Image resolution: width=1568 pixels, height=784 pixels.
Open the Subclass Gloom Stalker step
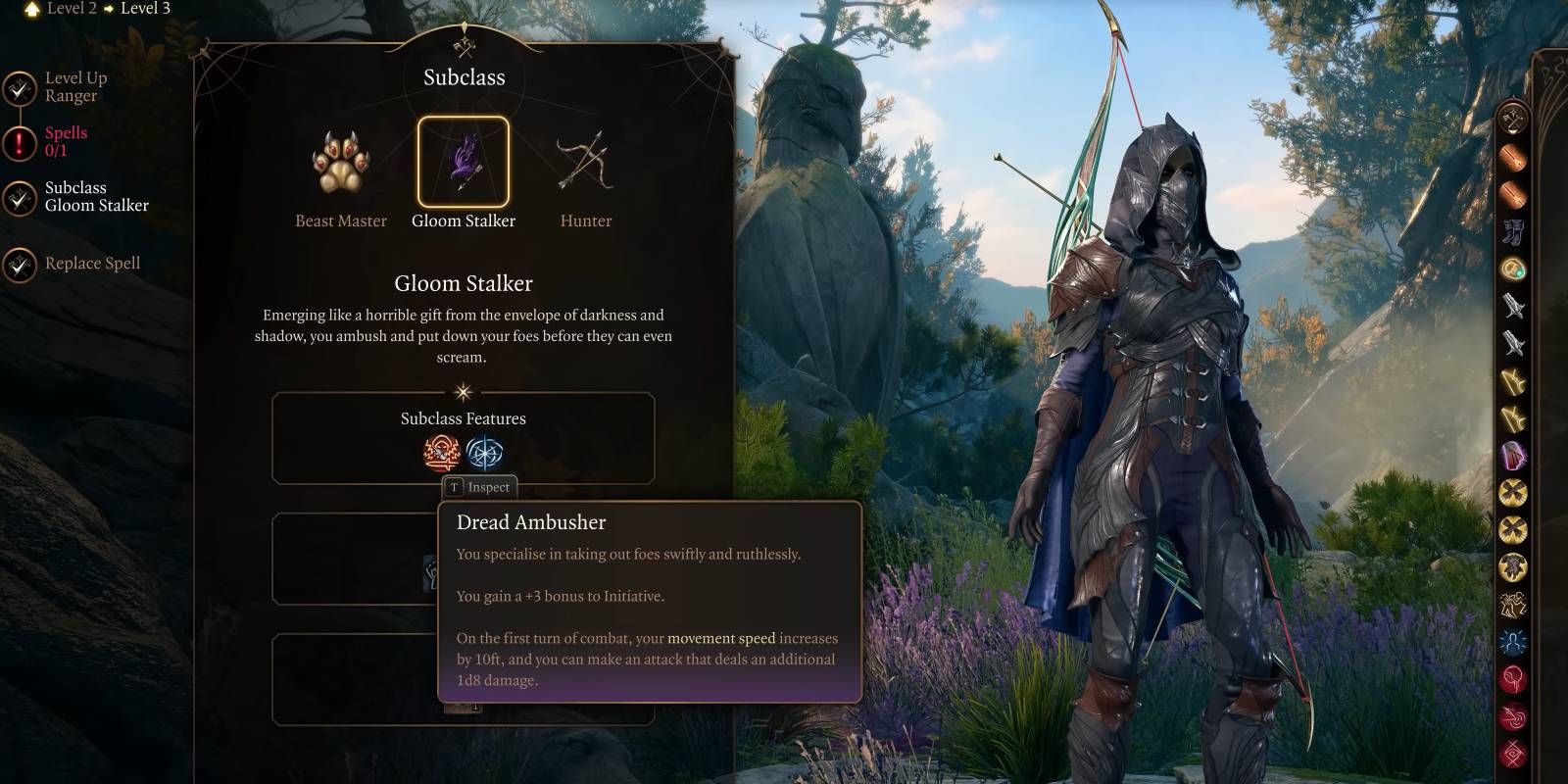point(95,197)
